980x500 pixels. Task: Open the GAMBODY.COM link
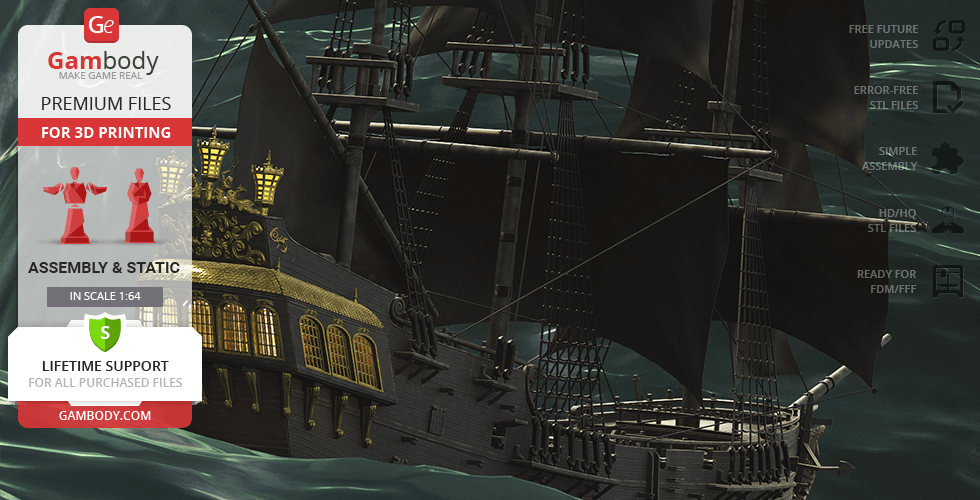(x=105, y=414)
